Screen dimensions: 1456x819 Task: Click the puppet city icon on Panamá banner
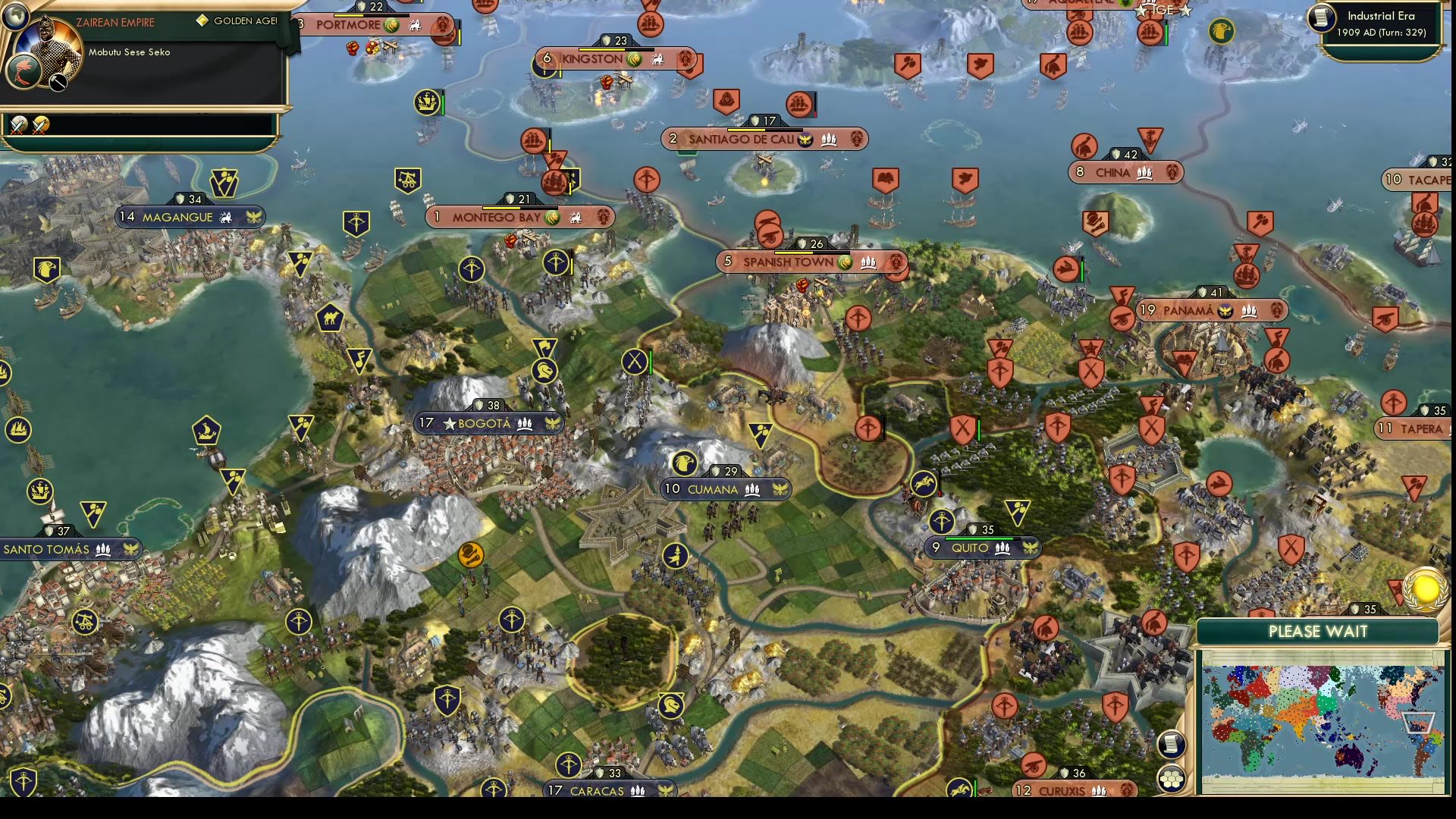coord(1224,310)
